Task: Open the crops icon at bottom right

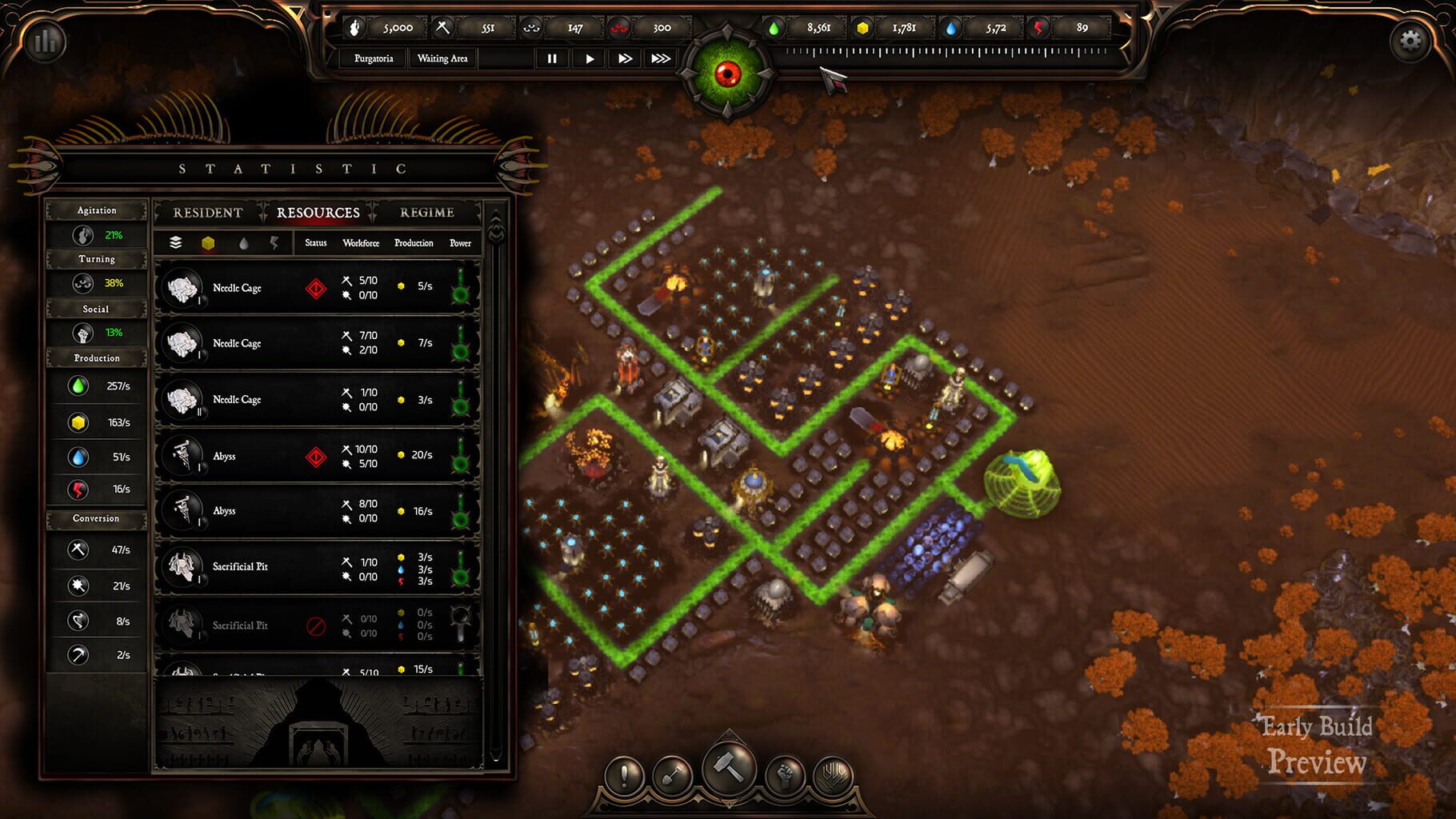Action: pos(834,774)
